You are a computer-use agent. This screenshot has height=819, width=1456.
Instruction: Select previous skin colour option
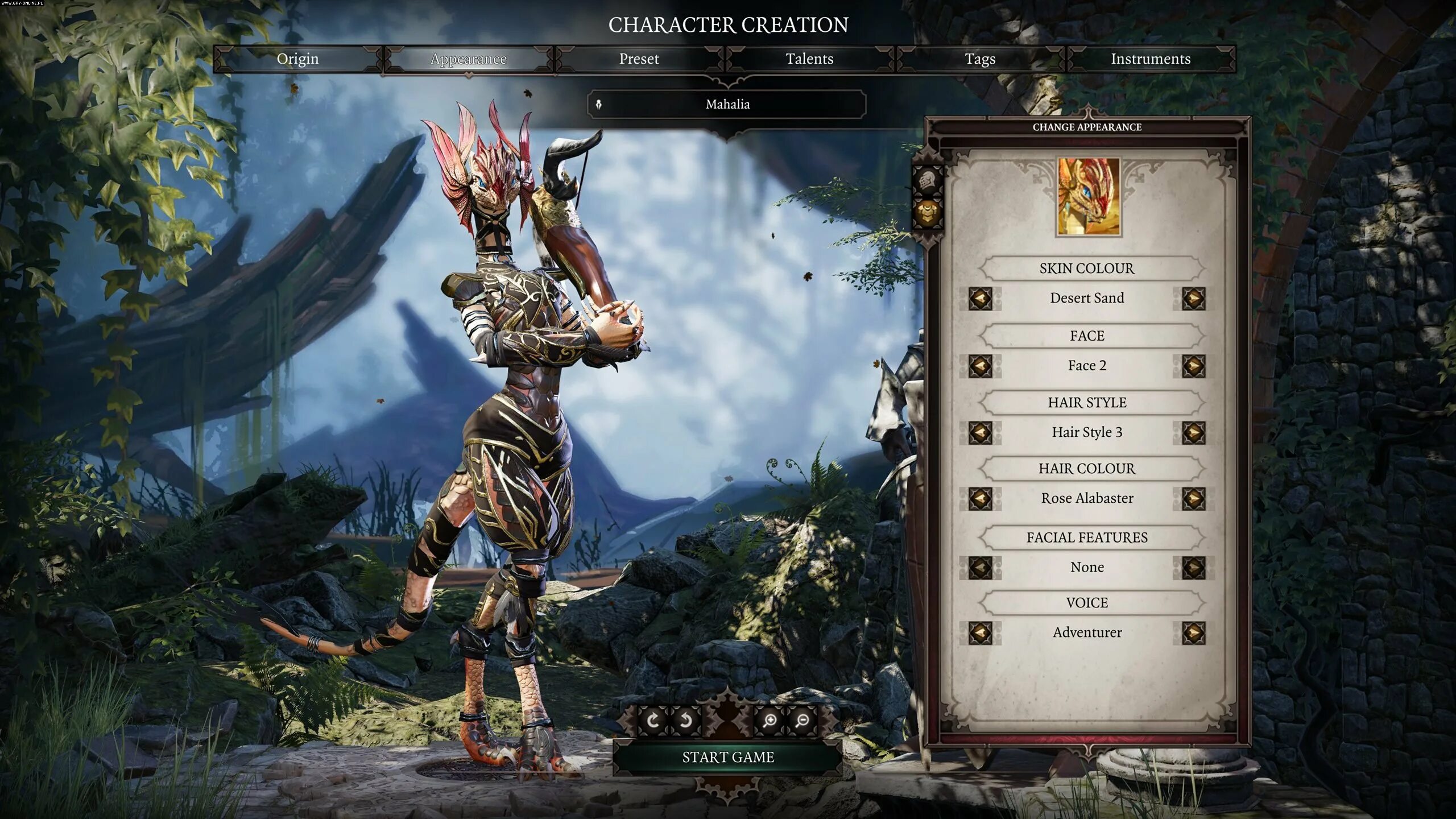coord(980,298)
